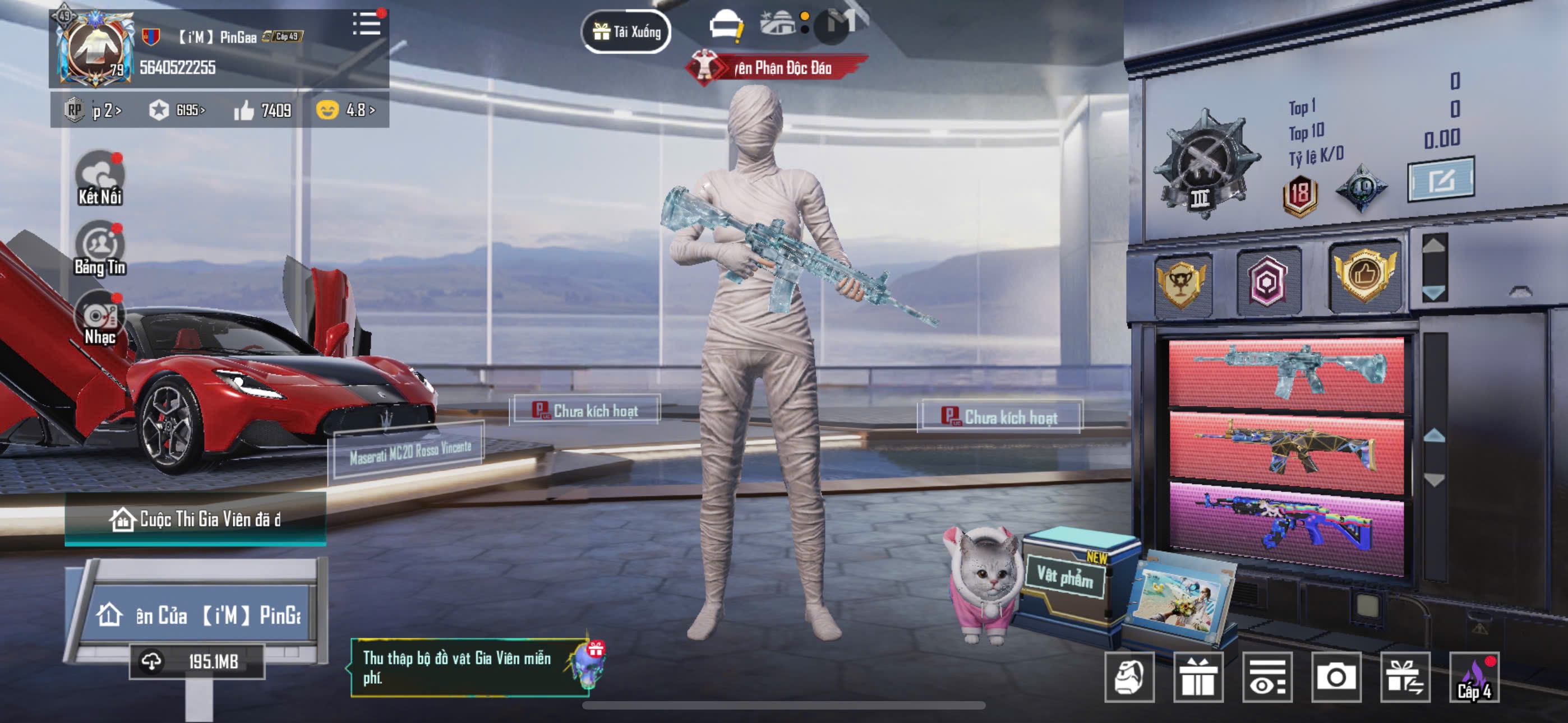Open the Cấp 4 flame level icon
This screenshot has height=723, width=1568.
pos(1474,676)
